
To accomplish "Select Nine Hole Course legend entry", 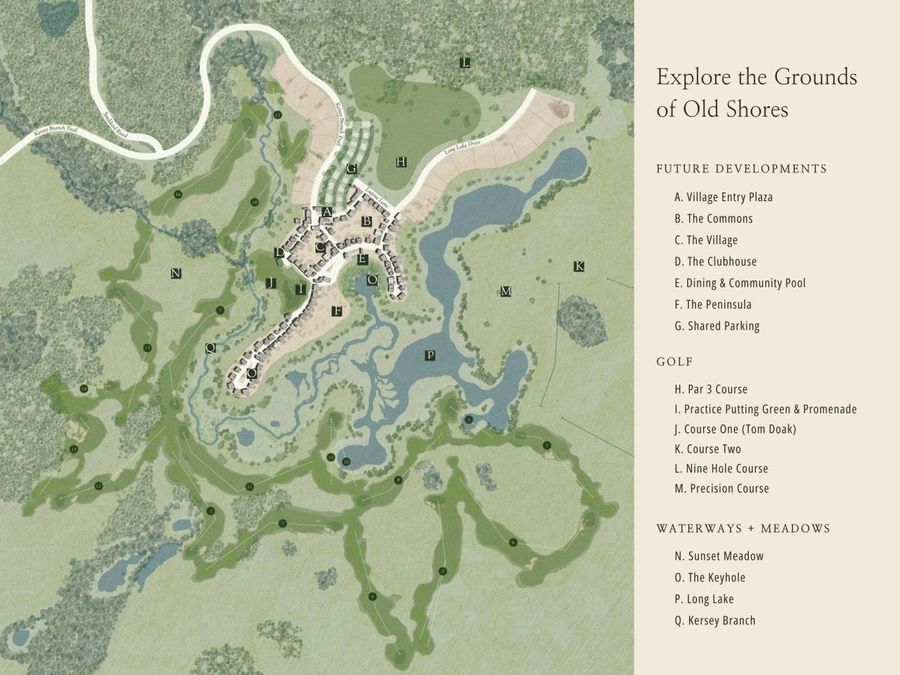I will 721,469.
